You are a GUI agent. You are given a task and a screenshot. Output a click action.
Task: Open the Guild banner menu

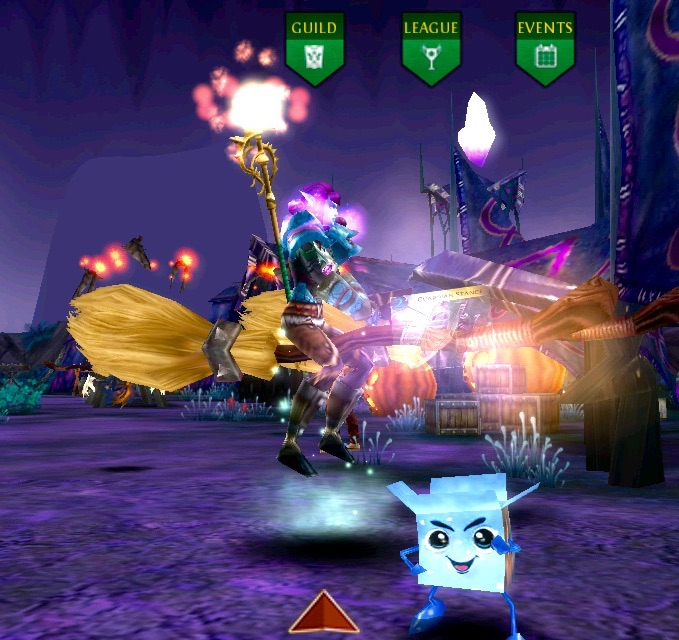point(315,45)
